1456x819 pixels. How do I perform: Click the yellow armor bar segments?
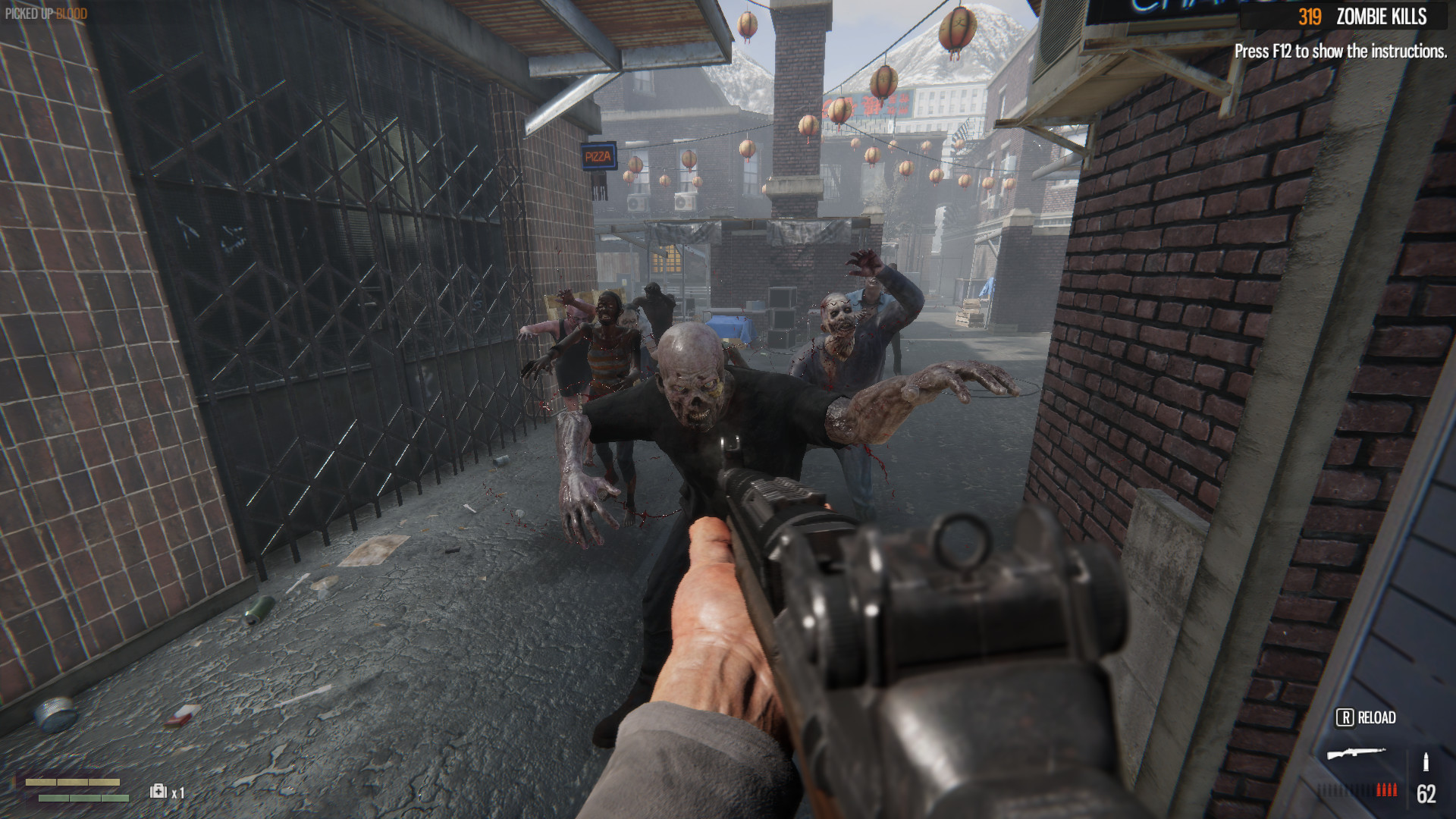74,783
